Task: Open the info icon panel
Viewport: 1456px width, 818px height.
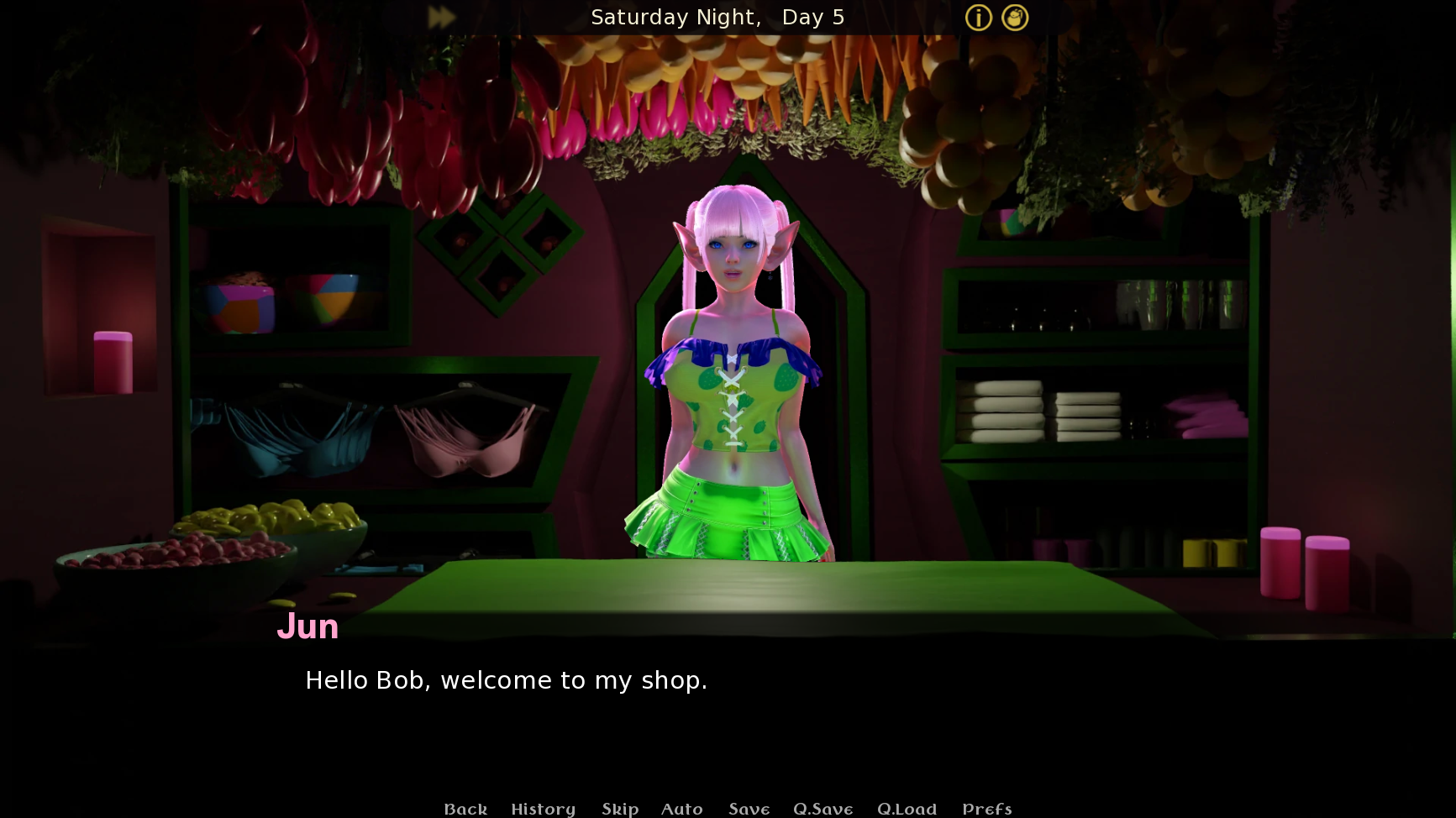Action: click(x=978, y=18)
